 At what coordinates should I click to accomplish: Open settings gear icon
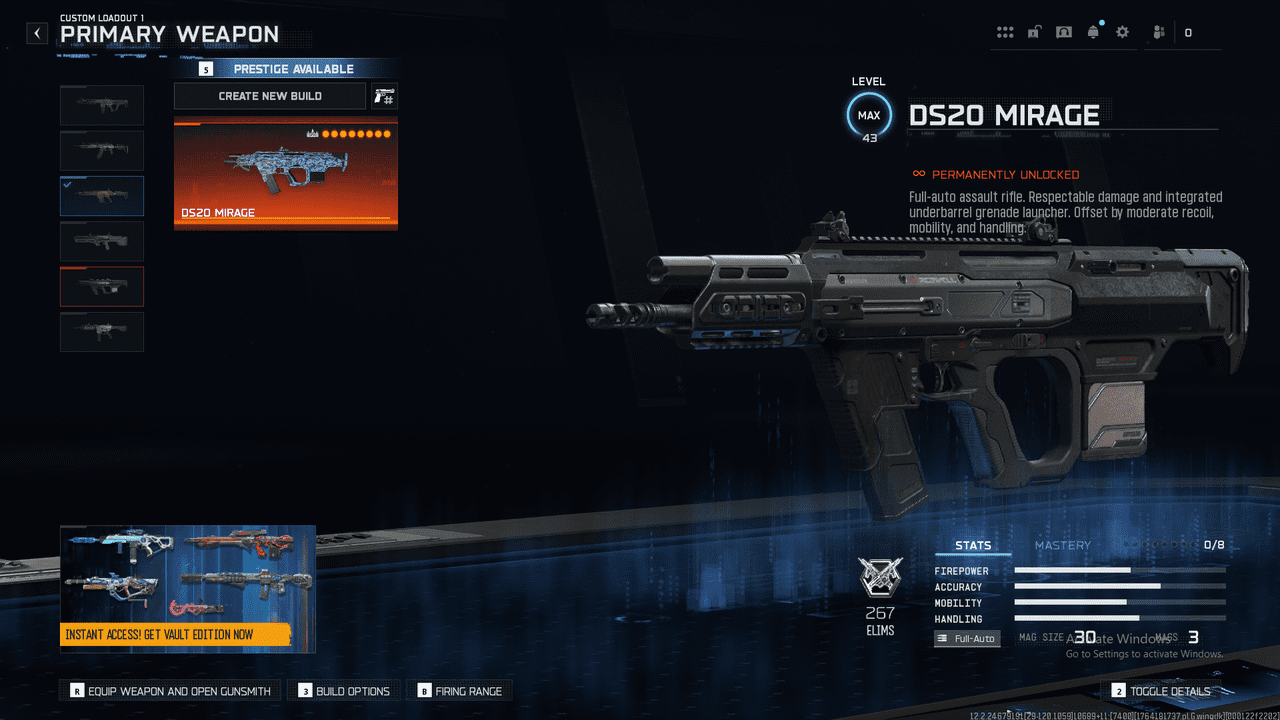click(x=1122, y=32)
